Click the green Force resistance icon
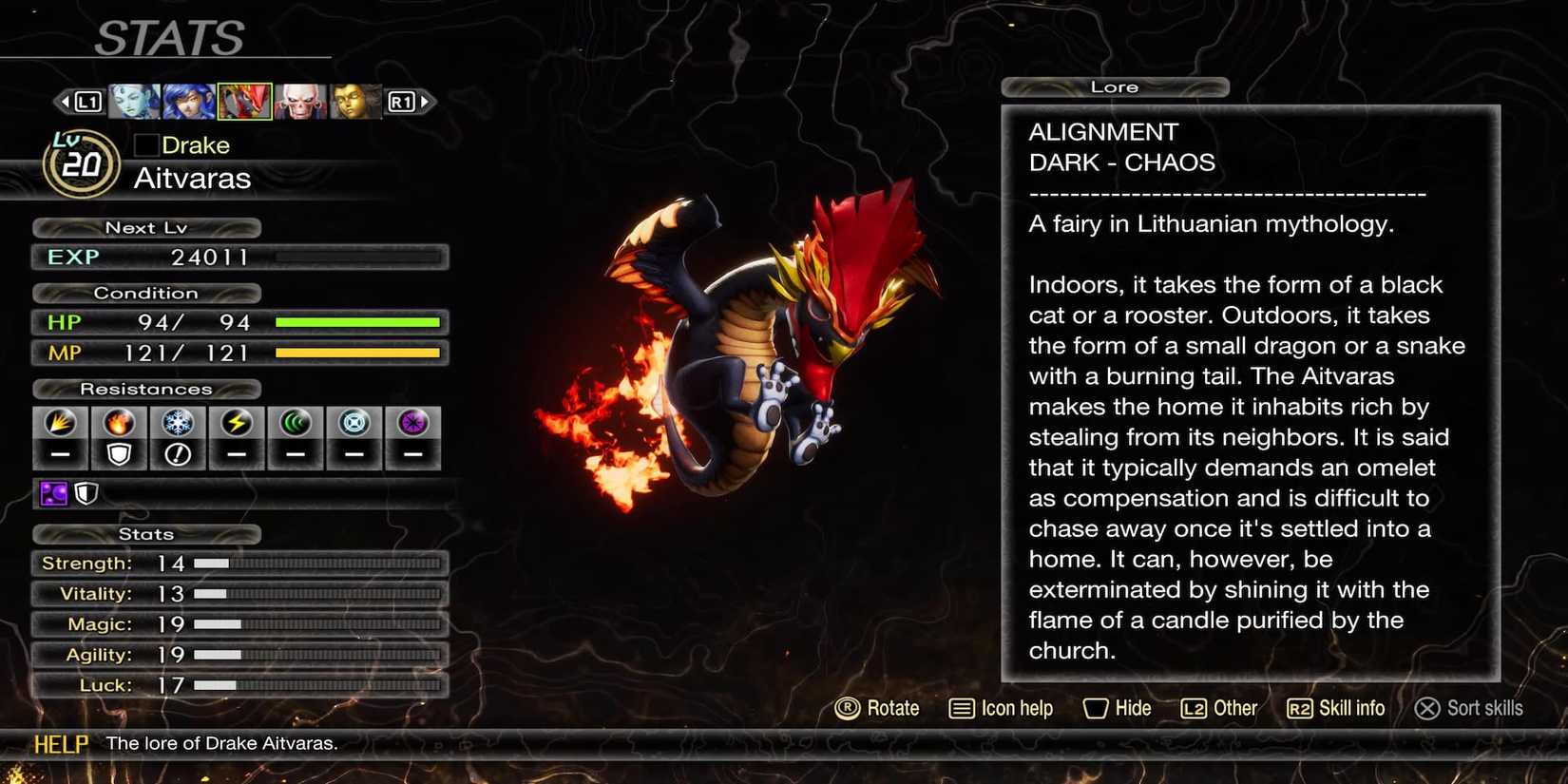 295,423
